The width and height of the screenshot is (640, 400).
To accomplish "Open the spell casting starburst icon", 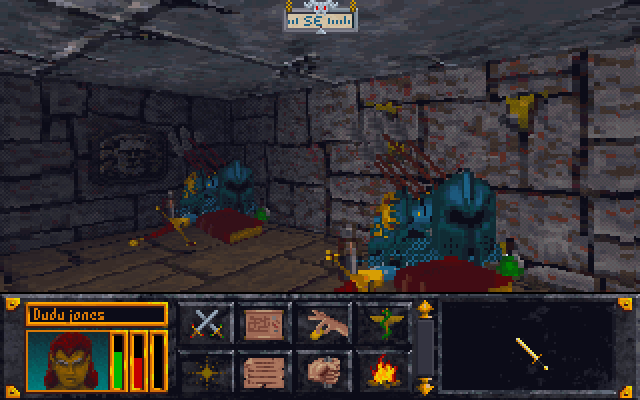I will [x=206, y=371].
